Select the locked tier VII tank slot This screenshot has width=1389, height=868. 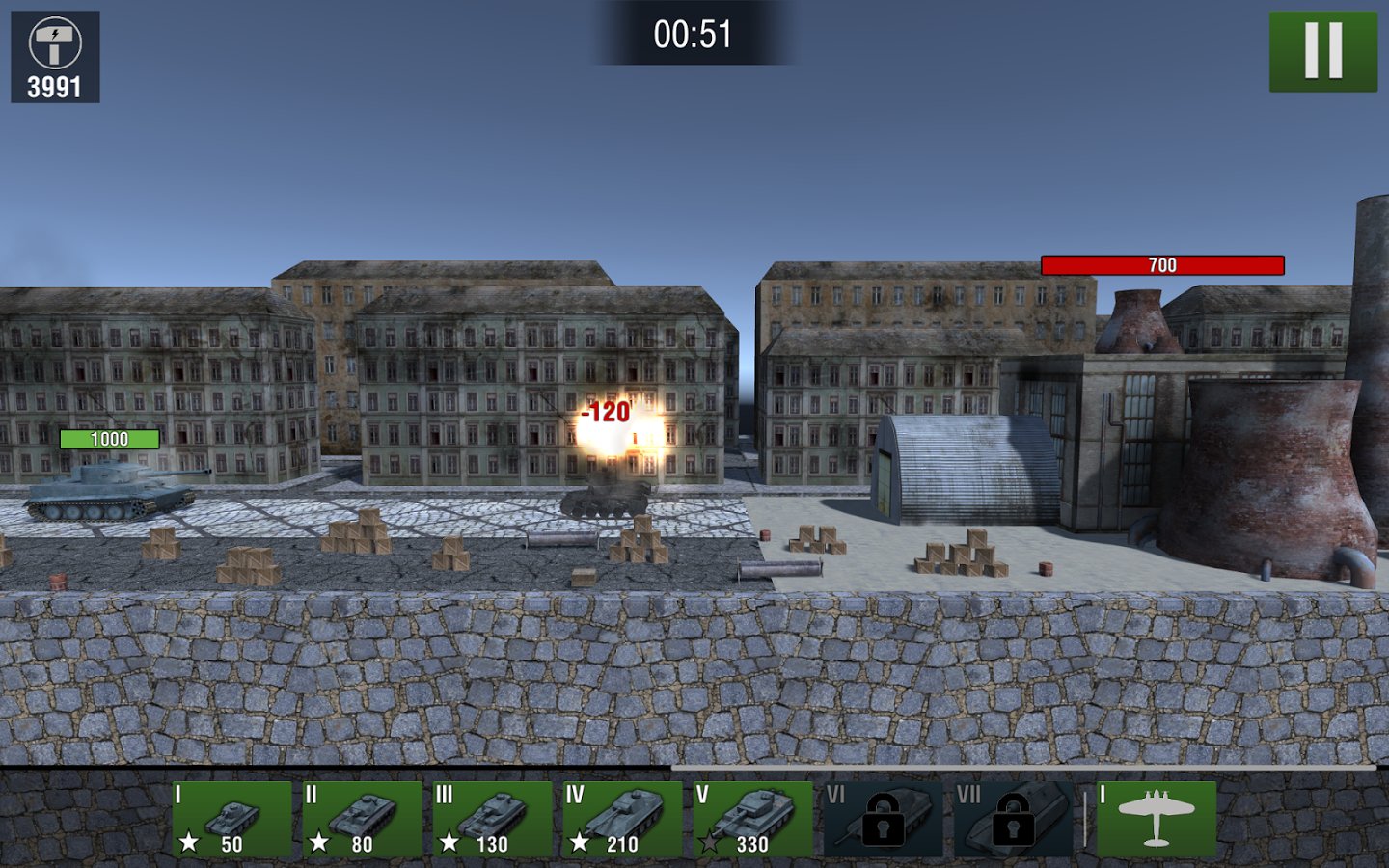coord(1012,819)
